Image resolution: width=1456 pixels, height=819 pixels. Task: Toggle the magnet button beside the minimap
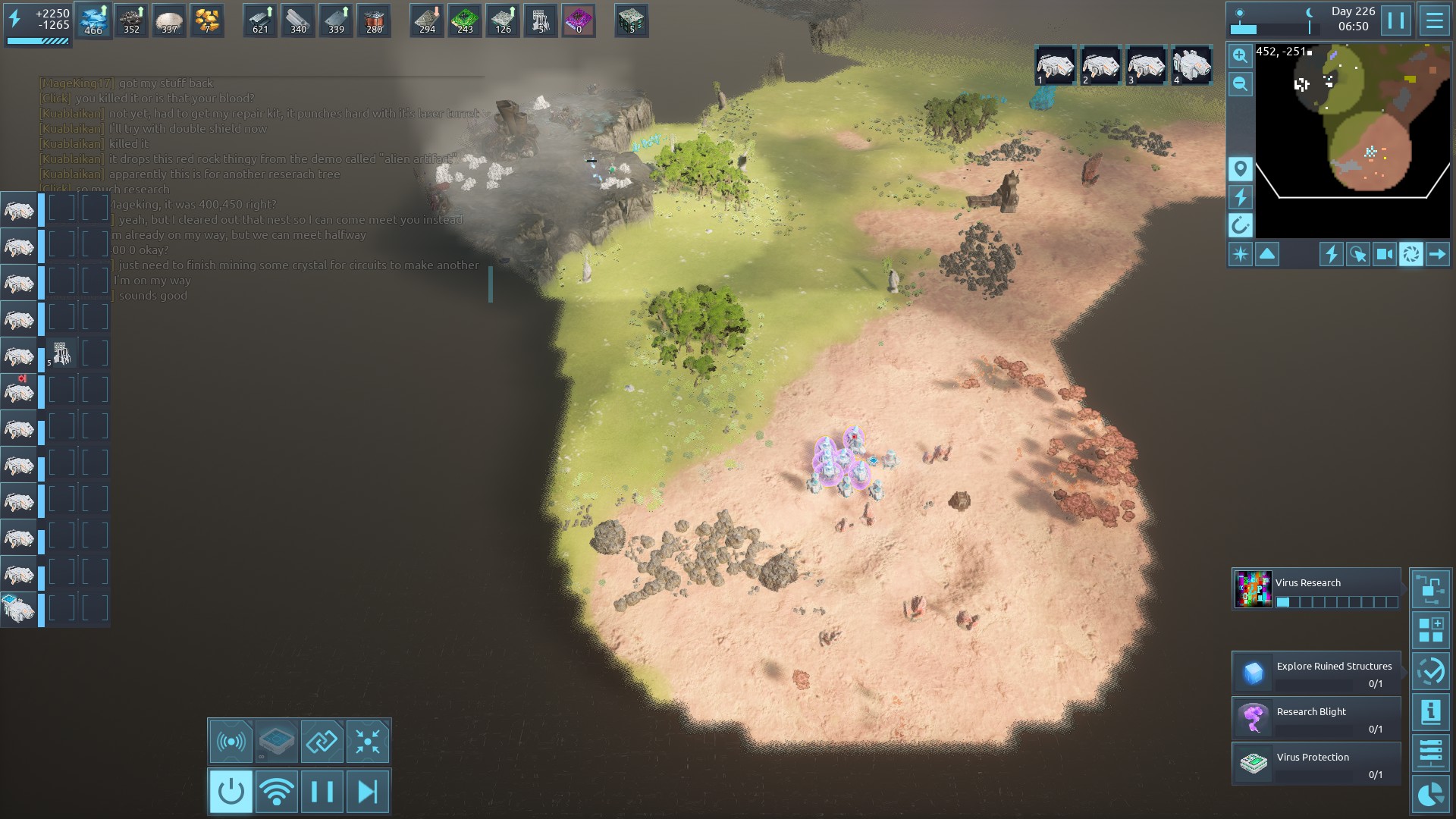1240,225
